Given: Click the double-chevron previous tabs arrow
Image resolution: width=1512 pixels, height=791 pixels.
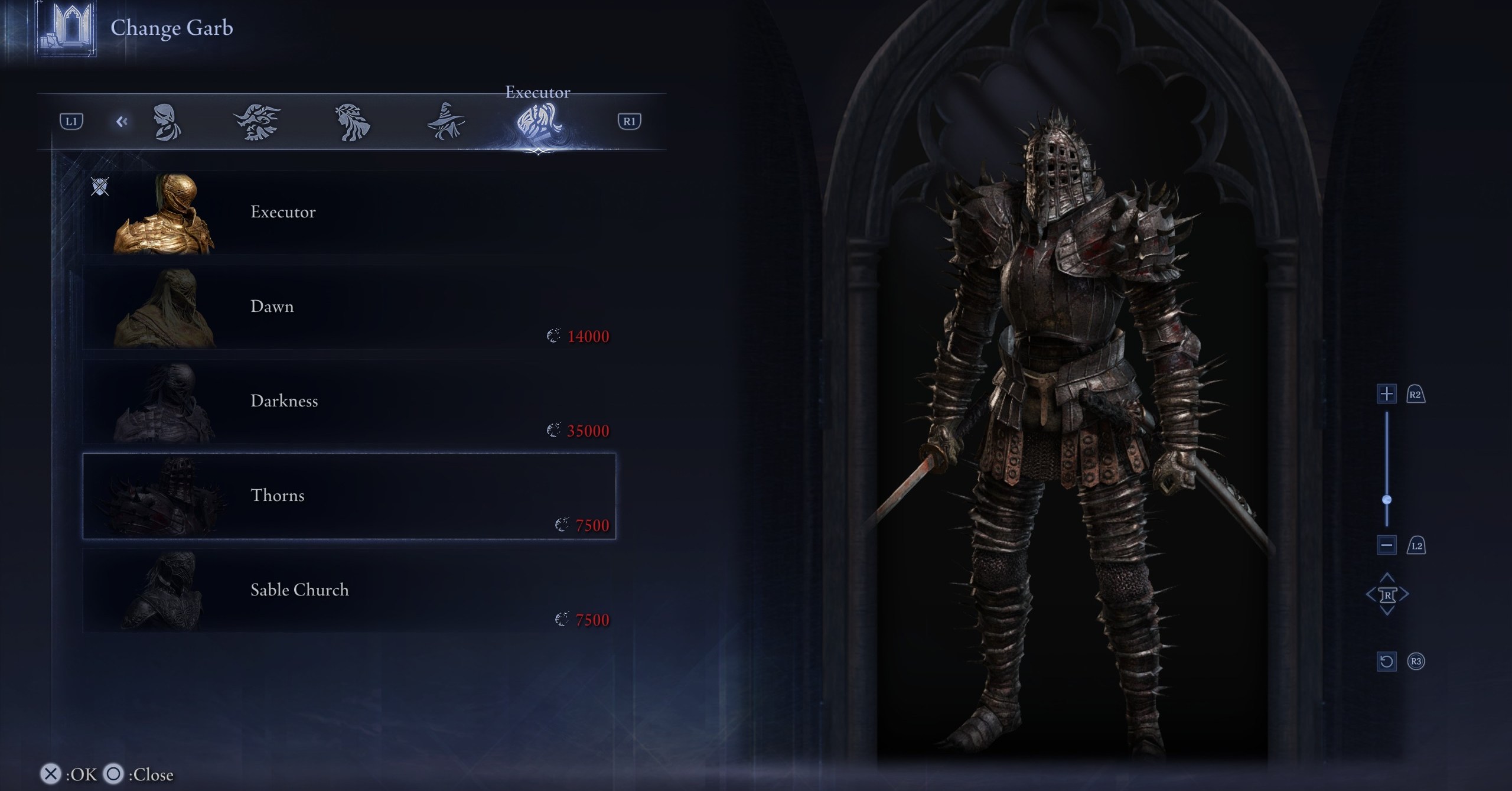Looking at the screenshot, I should [122, 122].
